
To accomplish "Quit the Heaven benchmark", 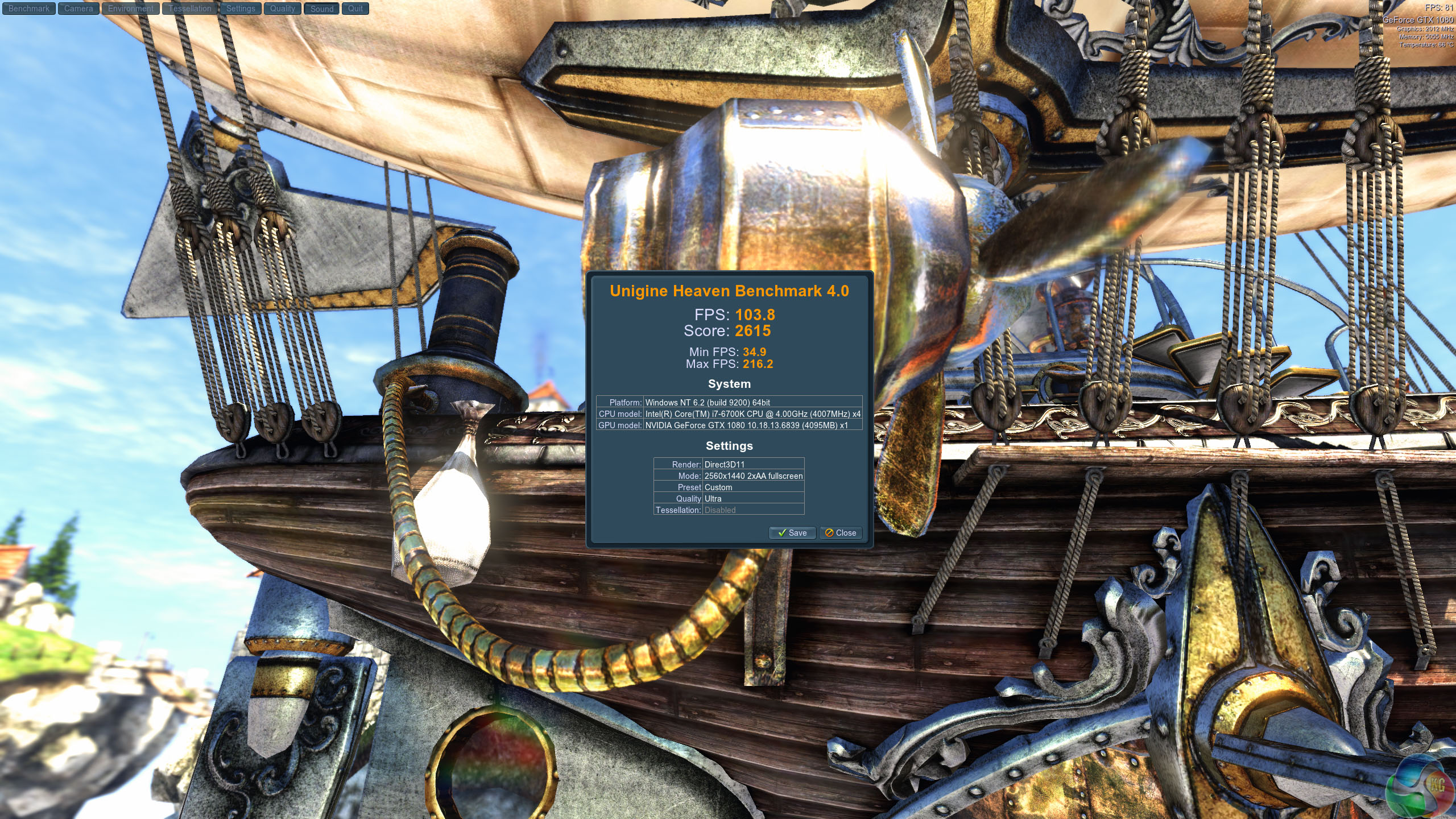I will click(x=355, y=9).
